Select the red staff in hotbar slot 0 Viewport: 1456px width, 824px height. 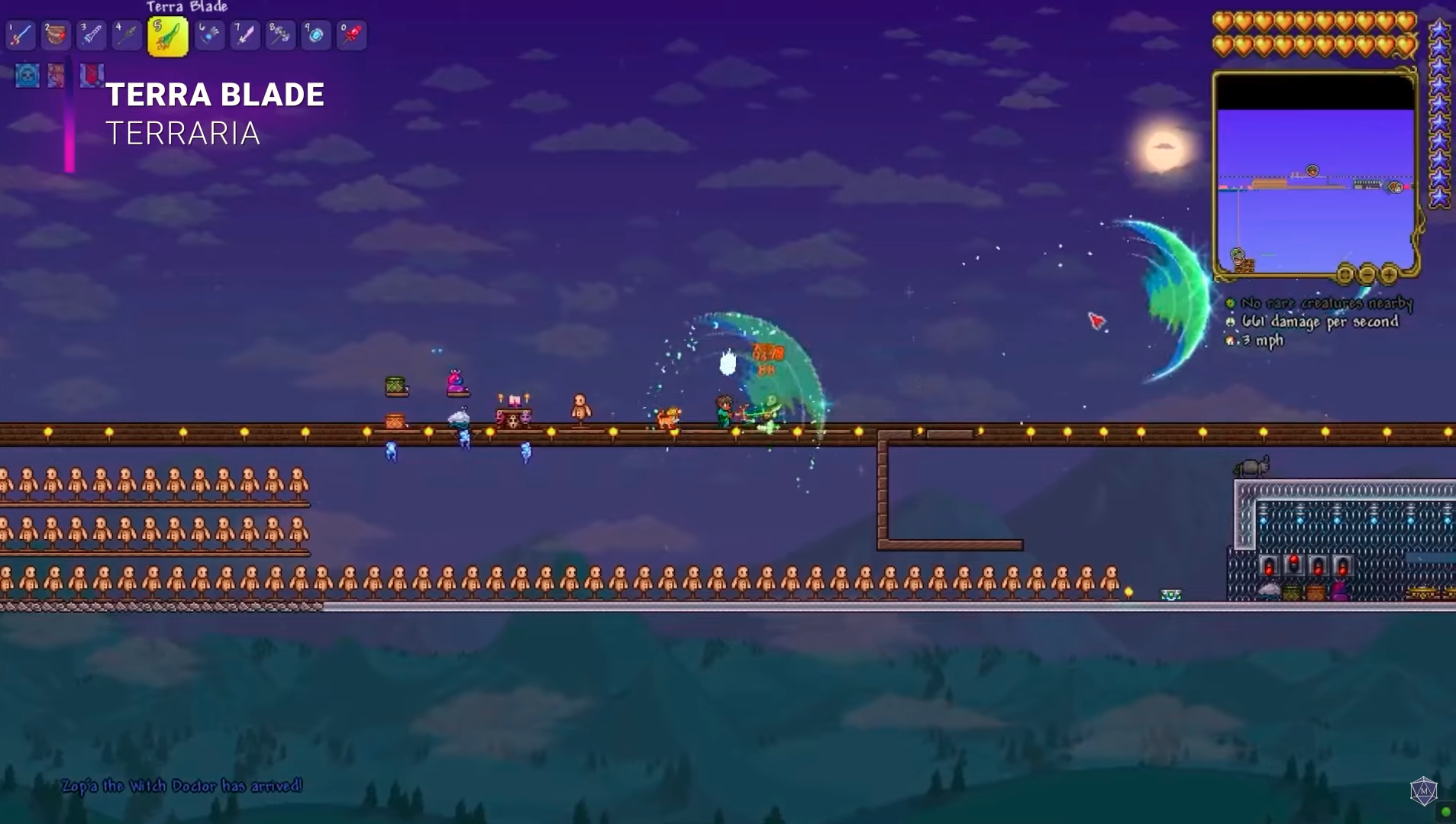[x=351, y=35]
